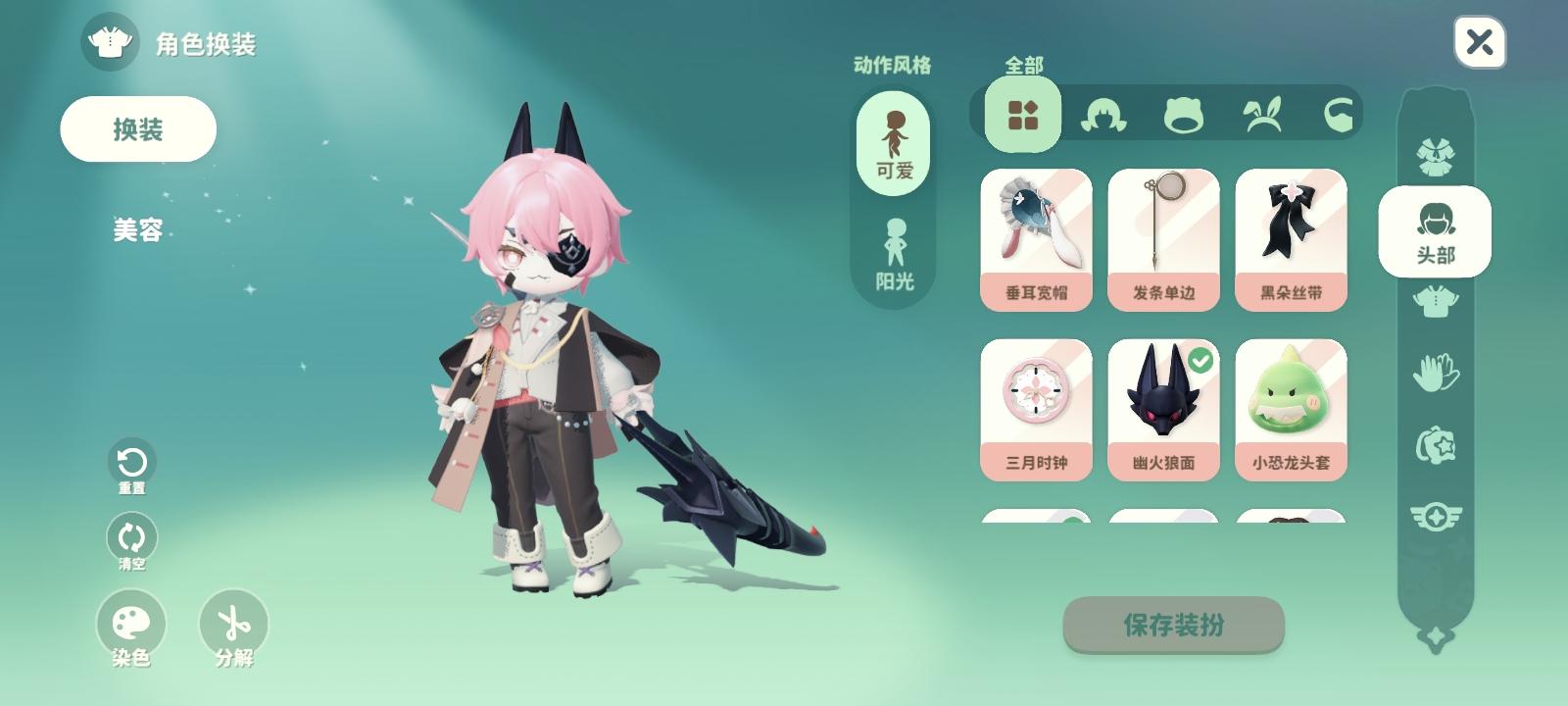Select the hand/gloves slot icon

click(x=1435, y=373)
